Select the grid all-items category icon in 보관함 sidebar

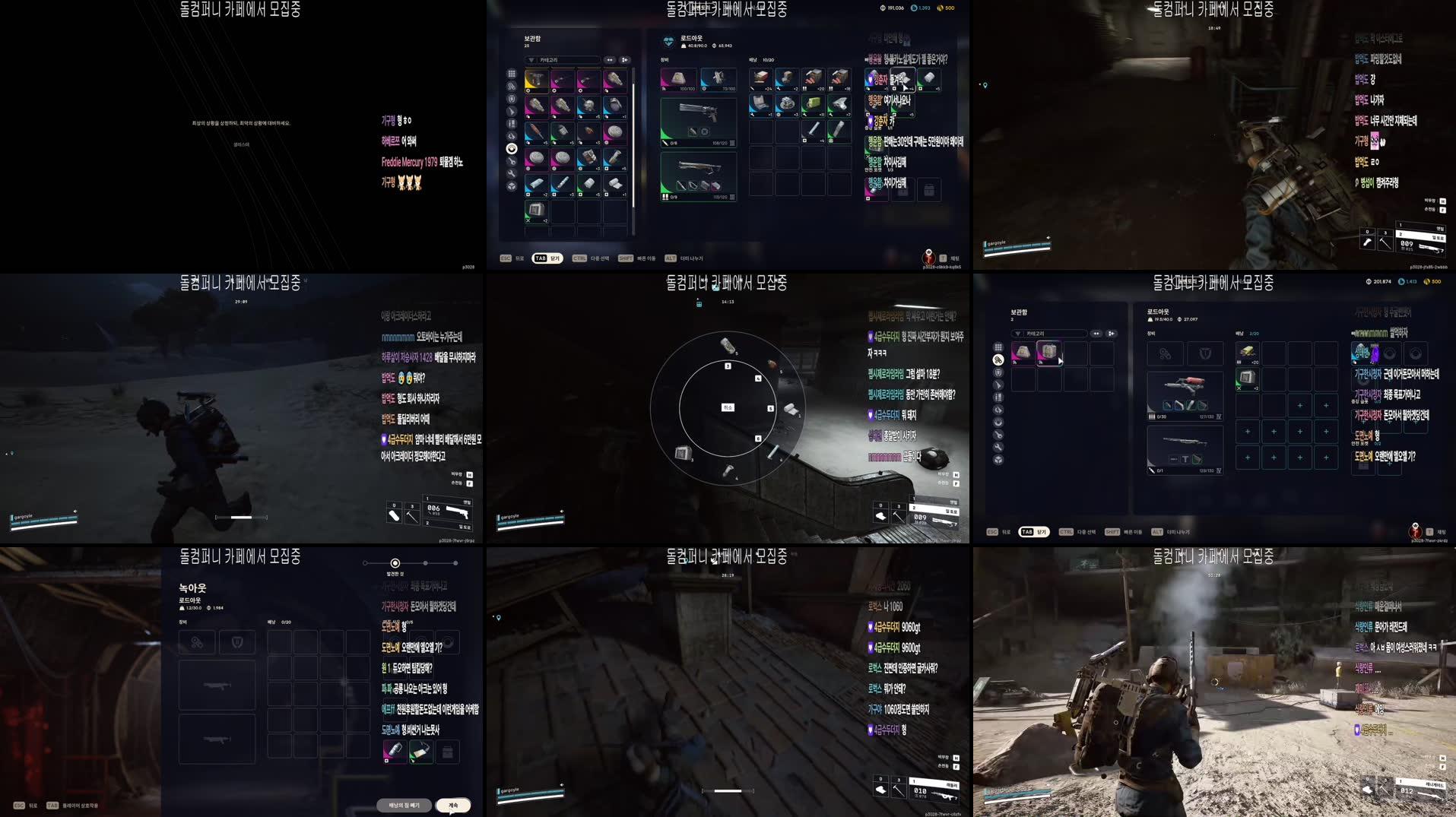click(x=512, y=74)
